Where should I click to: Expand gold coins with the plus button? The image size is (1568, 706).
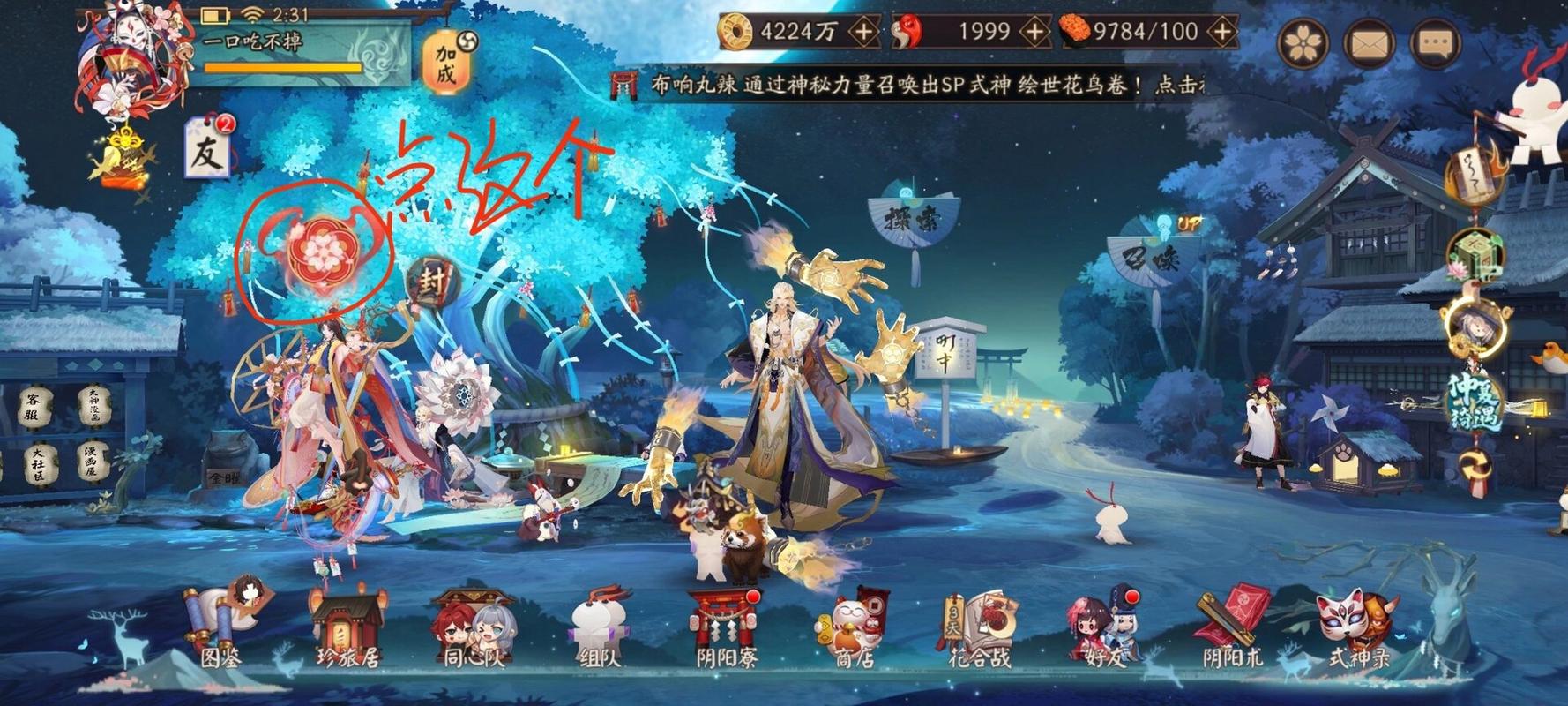pyautogui.click(x=863, y=31)
